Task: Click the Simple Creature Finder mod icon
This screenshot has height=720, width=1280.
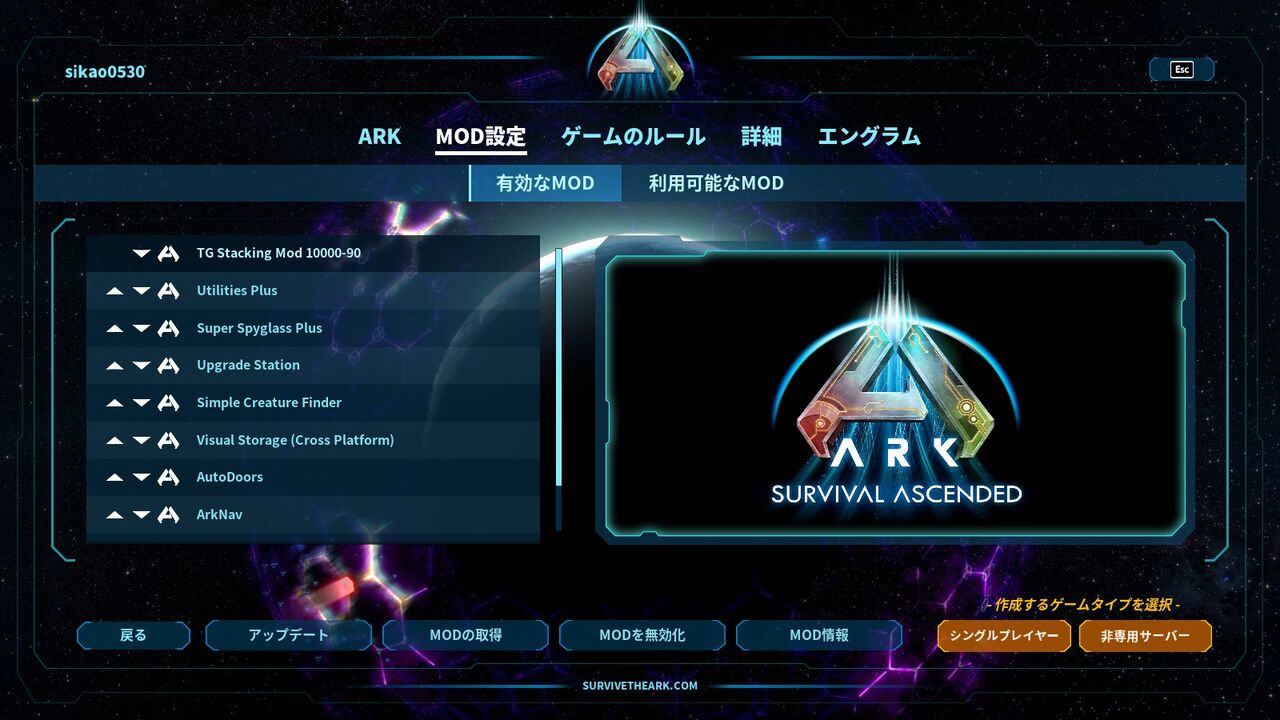Action: [x=169, y=402]
